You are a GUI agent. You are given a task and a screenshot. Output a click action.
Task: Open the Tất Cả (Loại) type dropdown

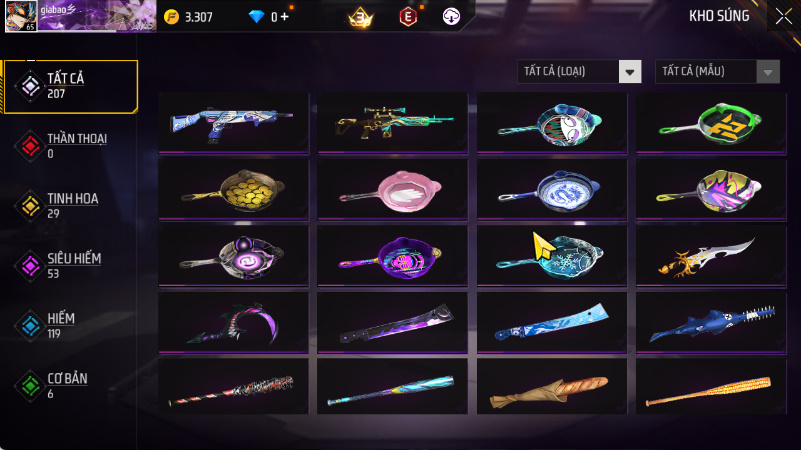point(579,71)
